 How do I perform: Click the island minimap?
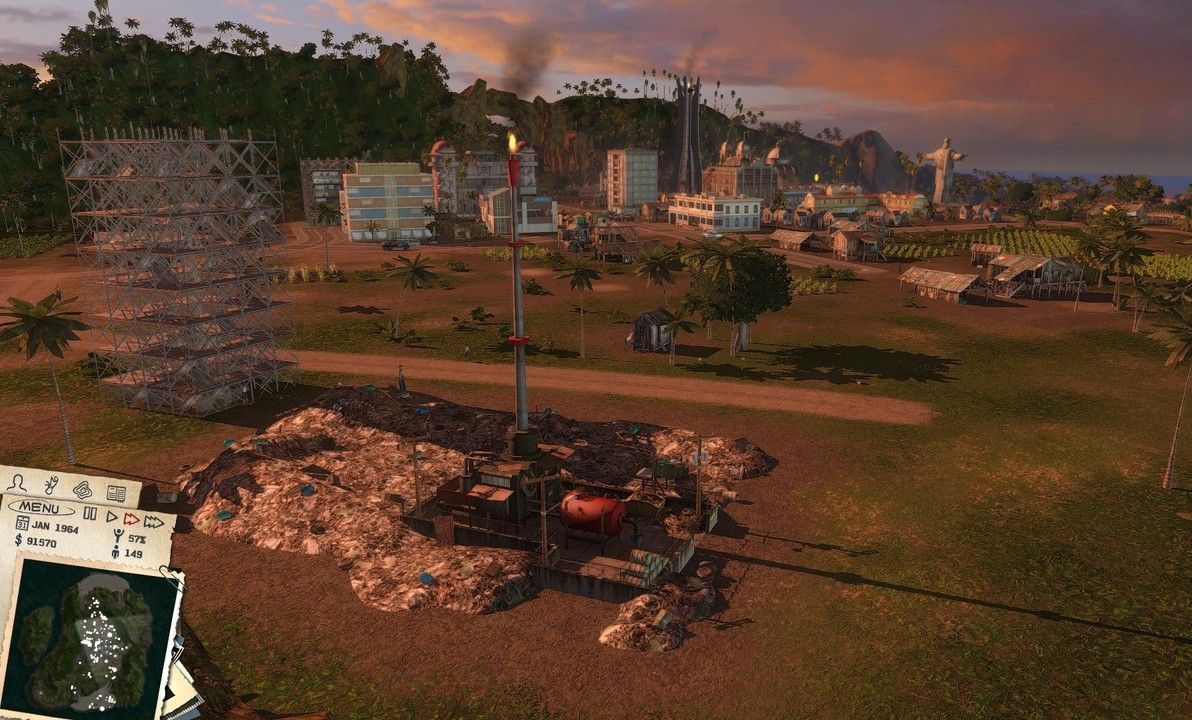89,632
